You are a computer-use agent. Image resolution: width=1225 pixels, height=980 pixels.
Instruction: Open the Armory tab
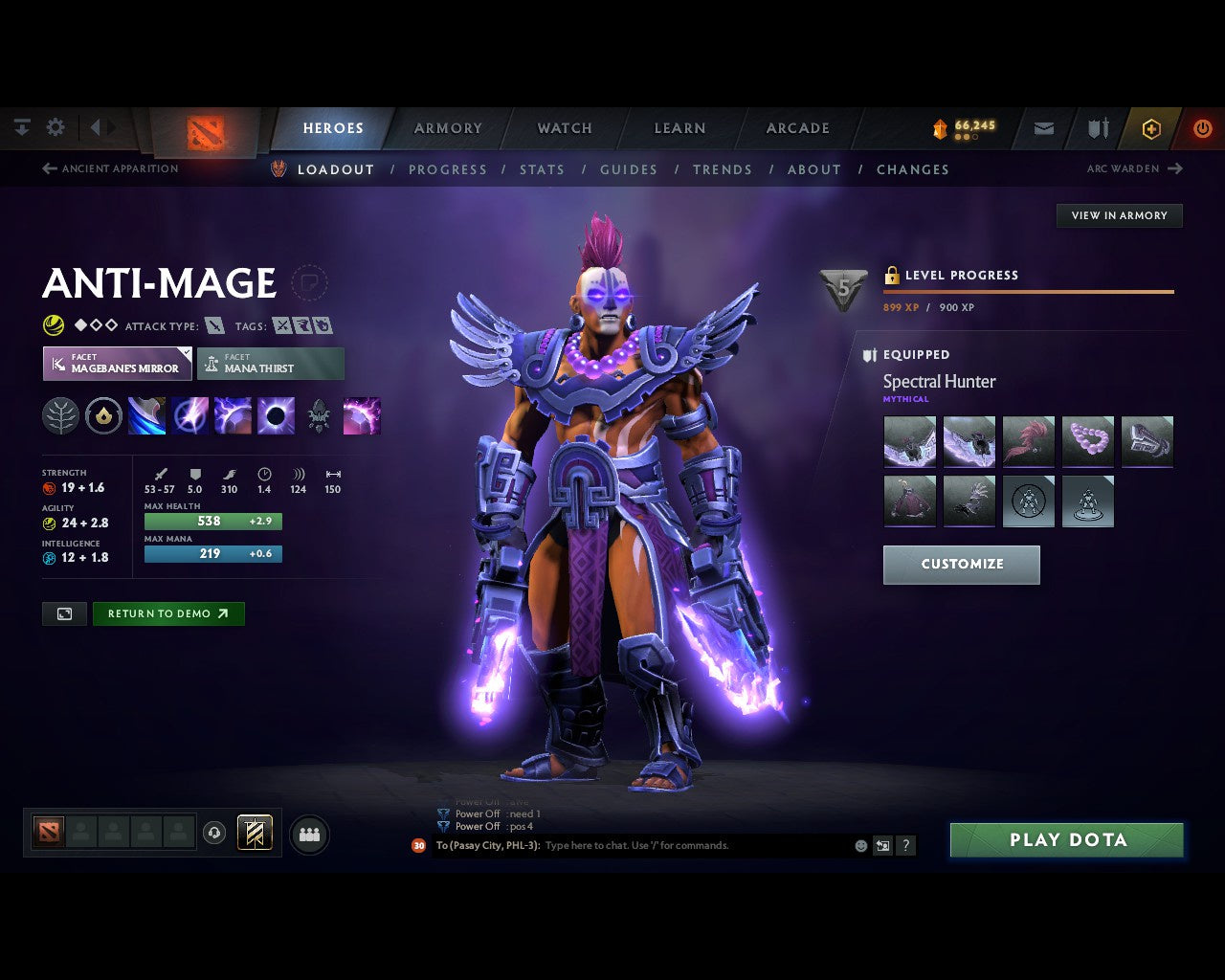(x=448, y=128)
